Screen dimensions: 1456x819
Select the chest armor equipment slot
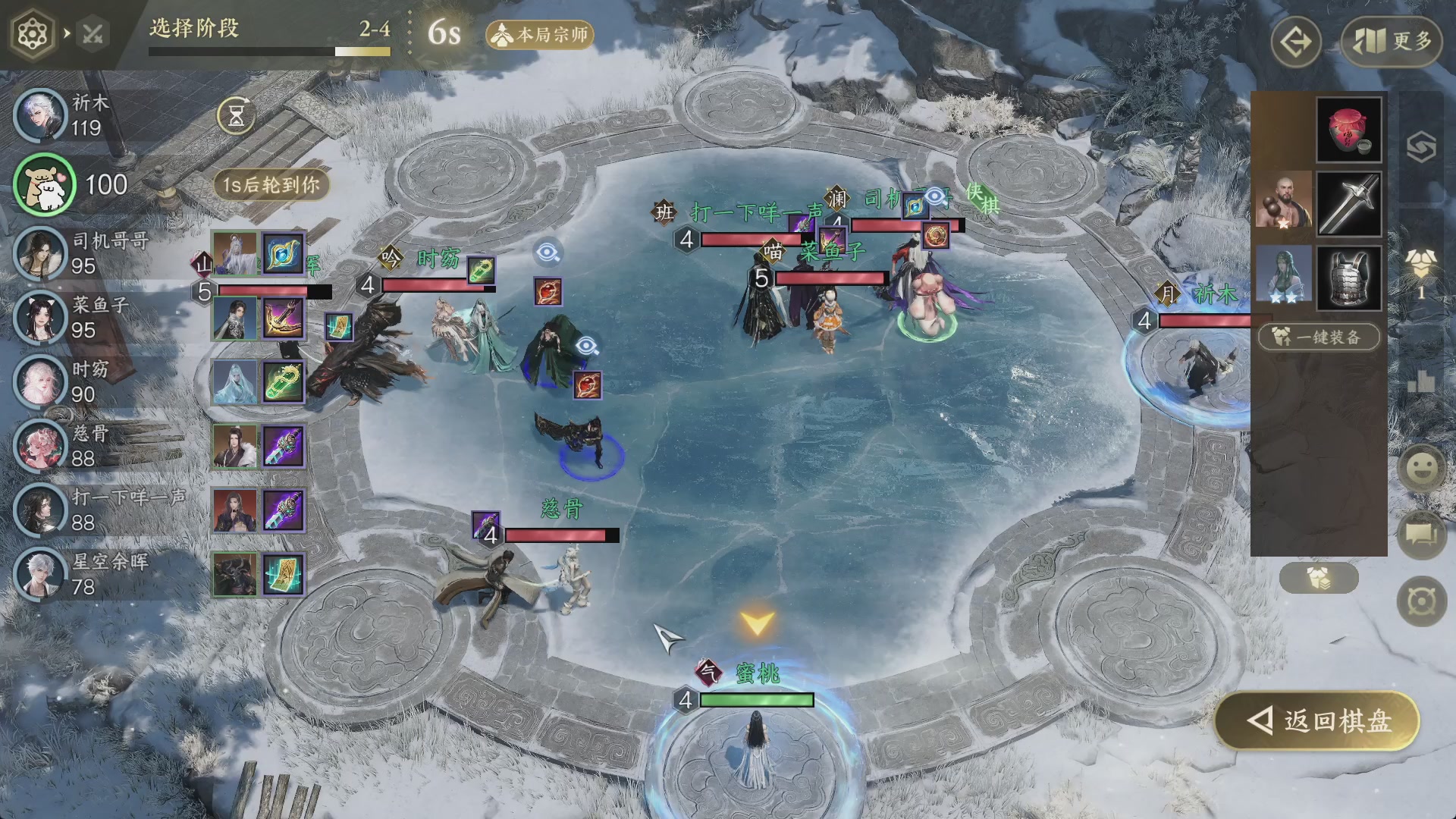(x=1348, y=277)
